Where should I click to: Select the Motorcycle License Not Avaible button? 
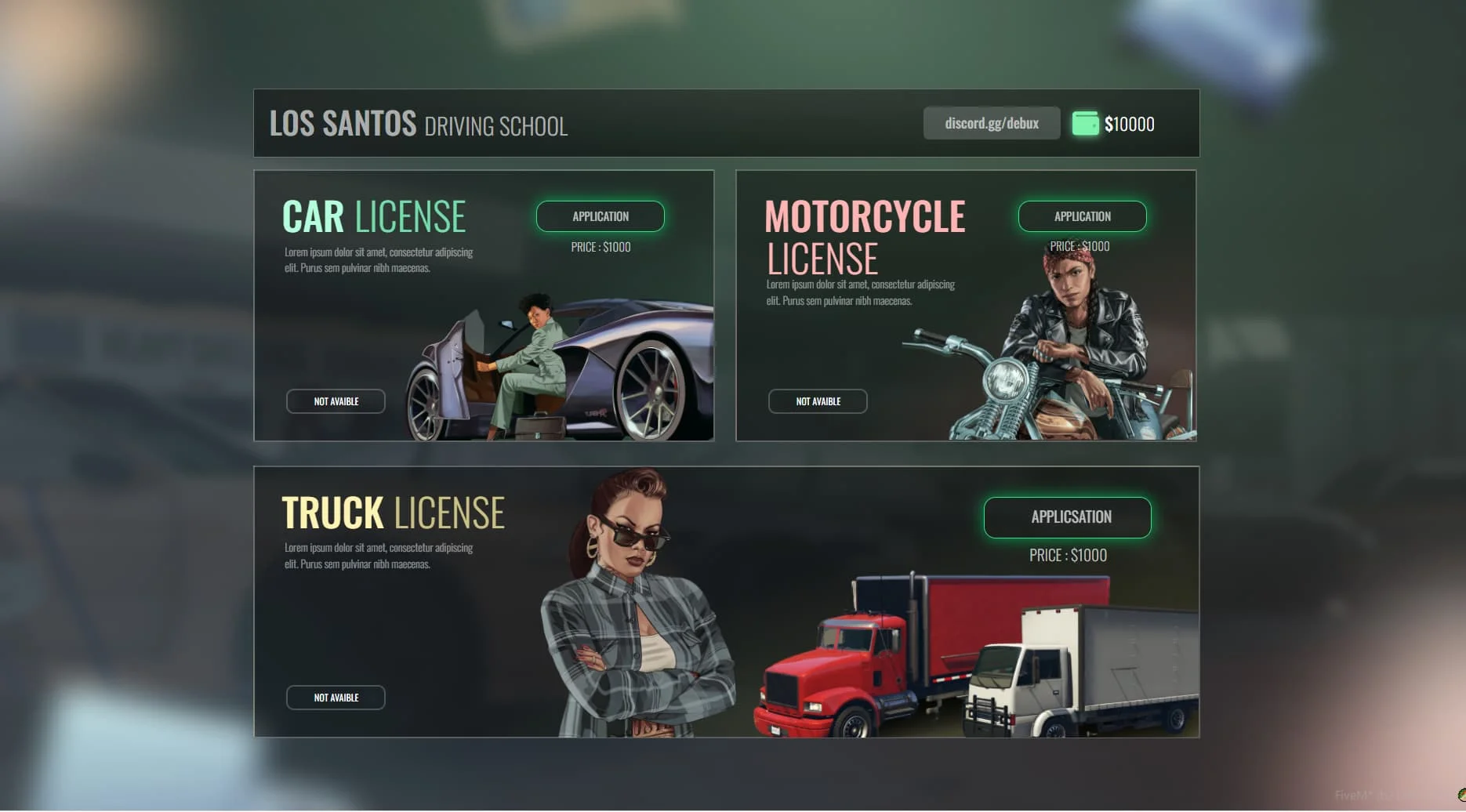tap(818, 401)
